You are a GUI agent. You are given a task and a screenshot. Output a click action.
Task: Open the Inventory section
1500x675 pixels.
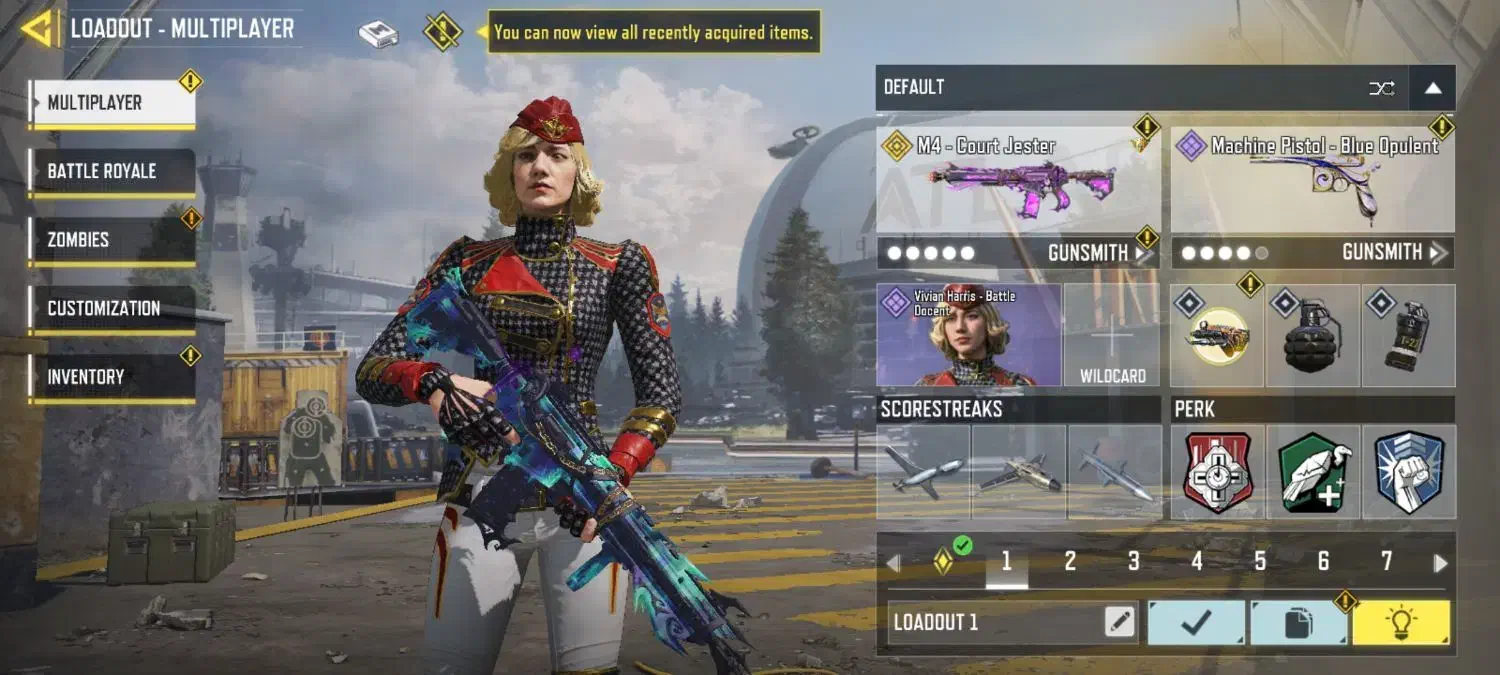point(112,377)
